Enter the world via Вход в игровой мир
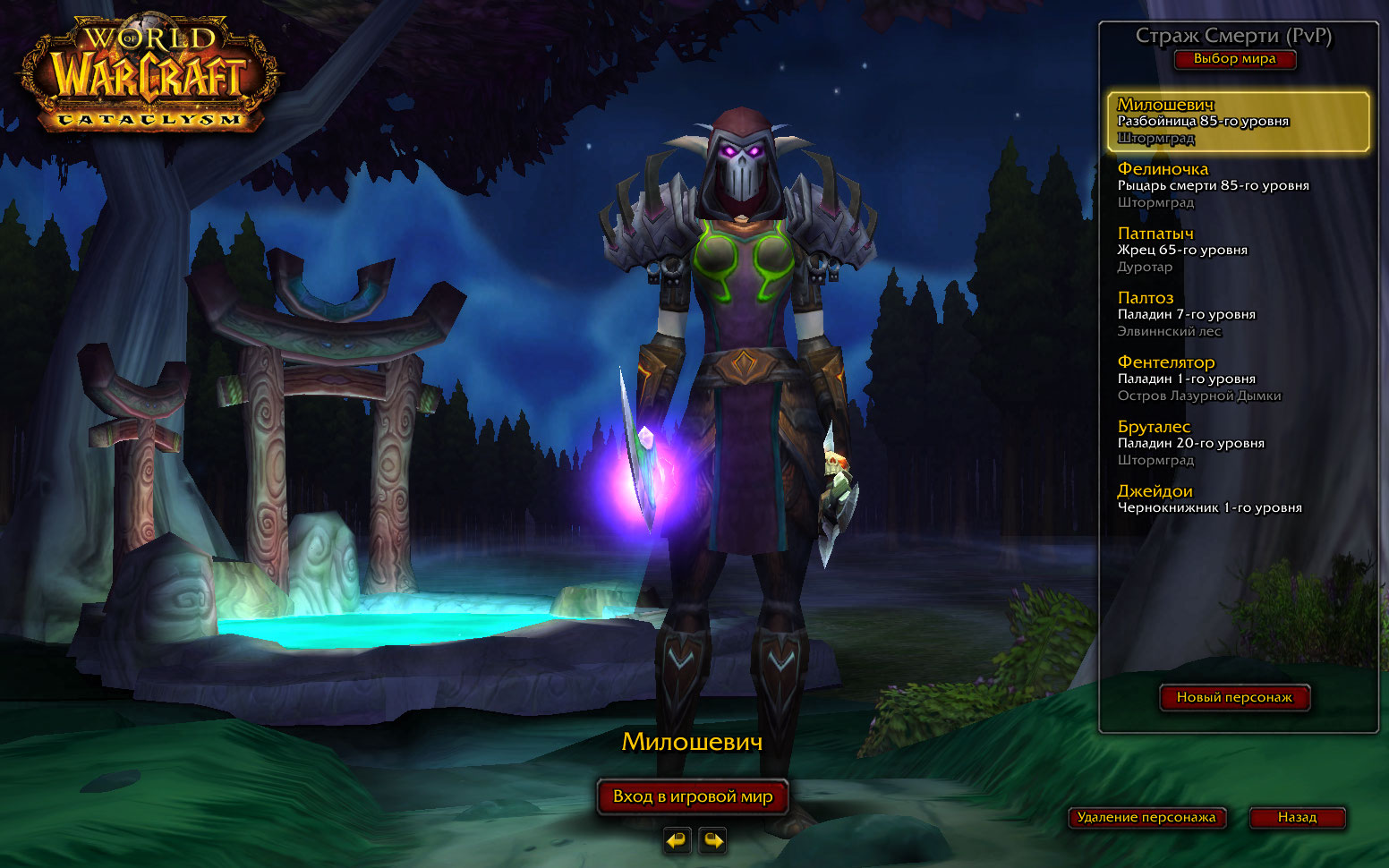Image resolution: width=1389 pixels, height=868 pixels. [x=693, y=796]
